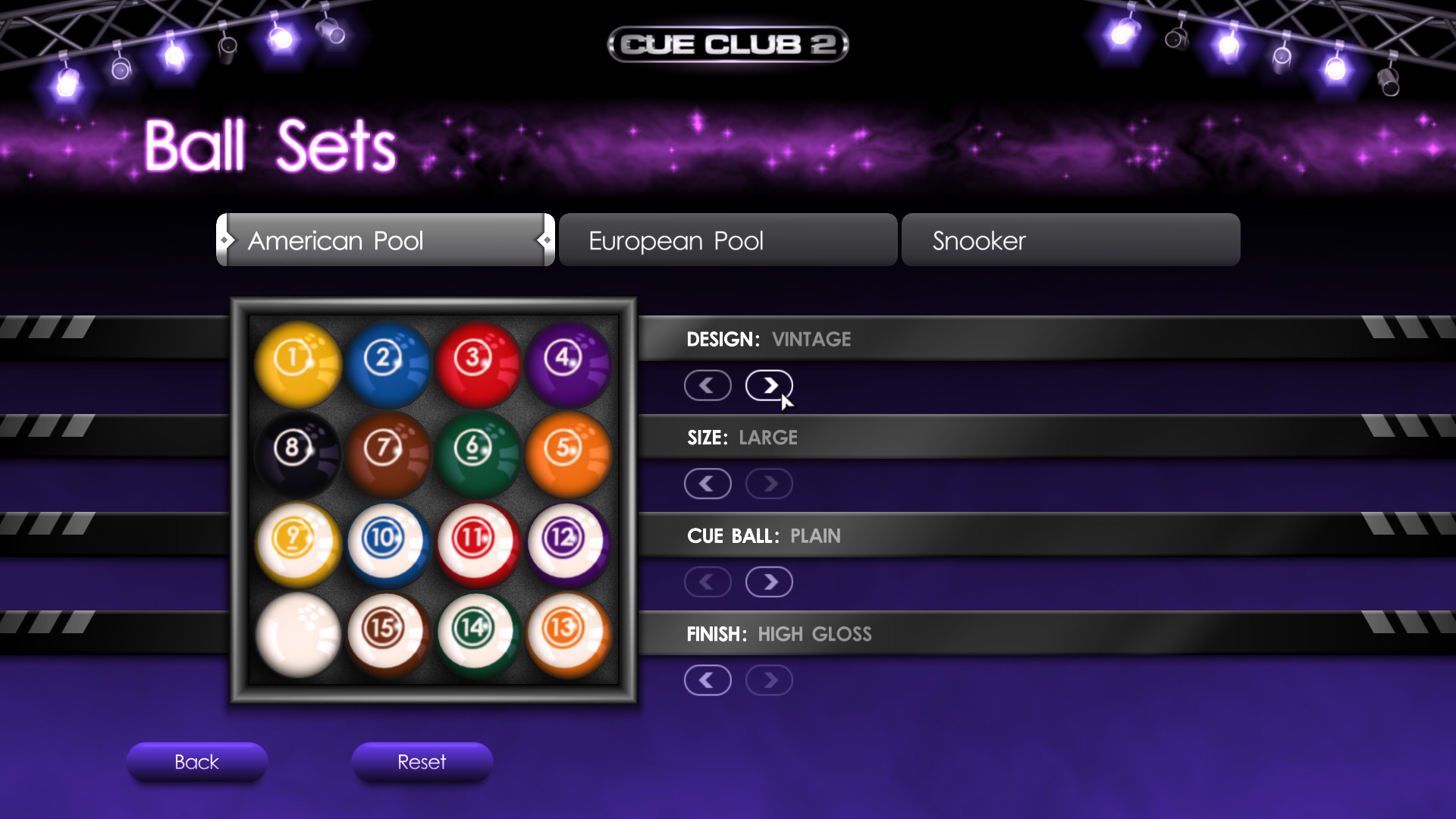Open the Snooker ball sets tab

(1070, 240)
